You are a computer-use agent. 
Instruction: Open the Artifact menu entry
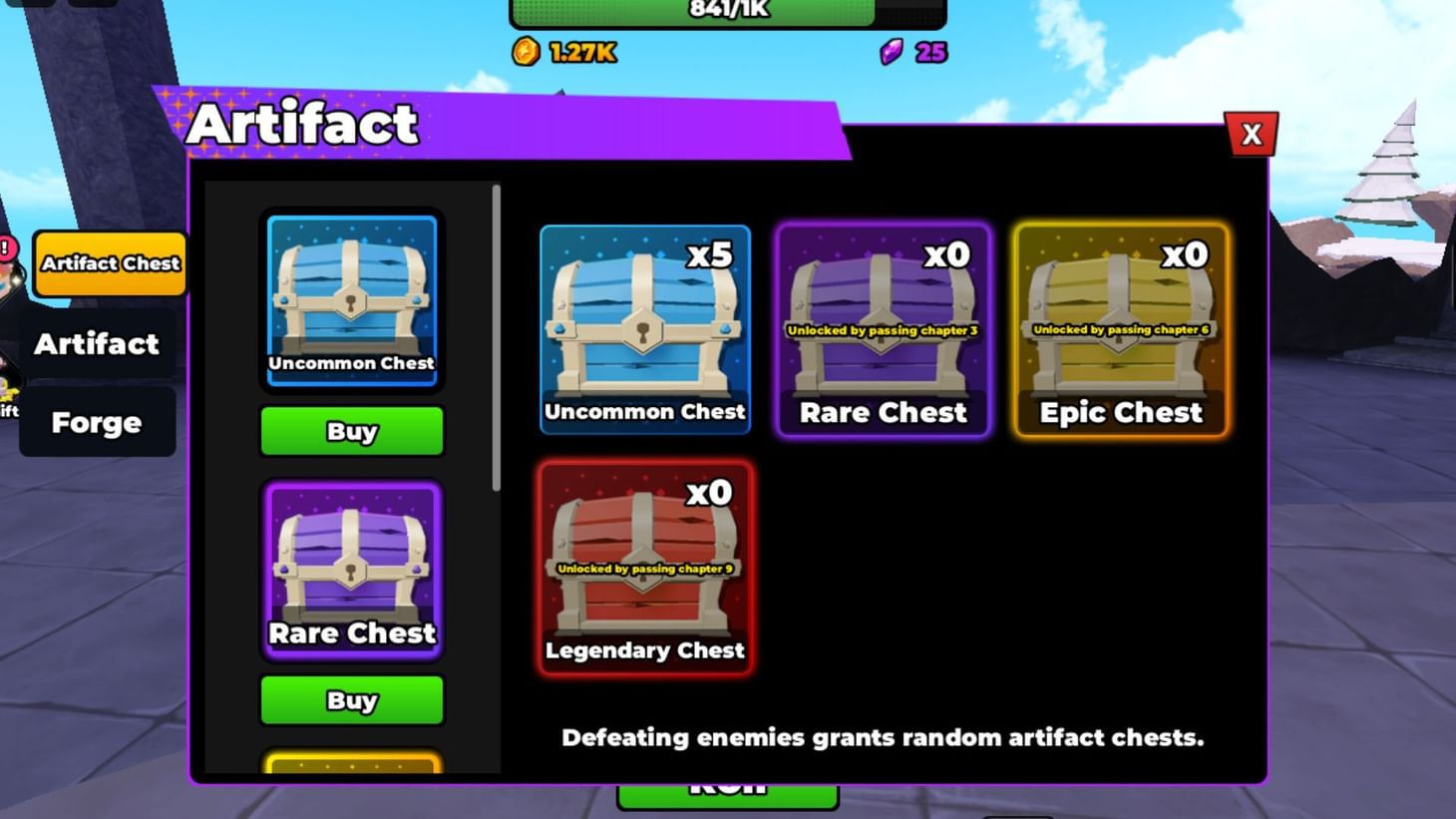[x=97, y=343]
